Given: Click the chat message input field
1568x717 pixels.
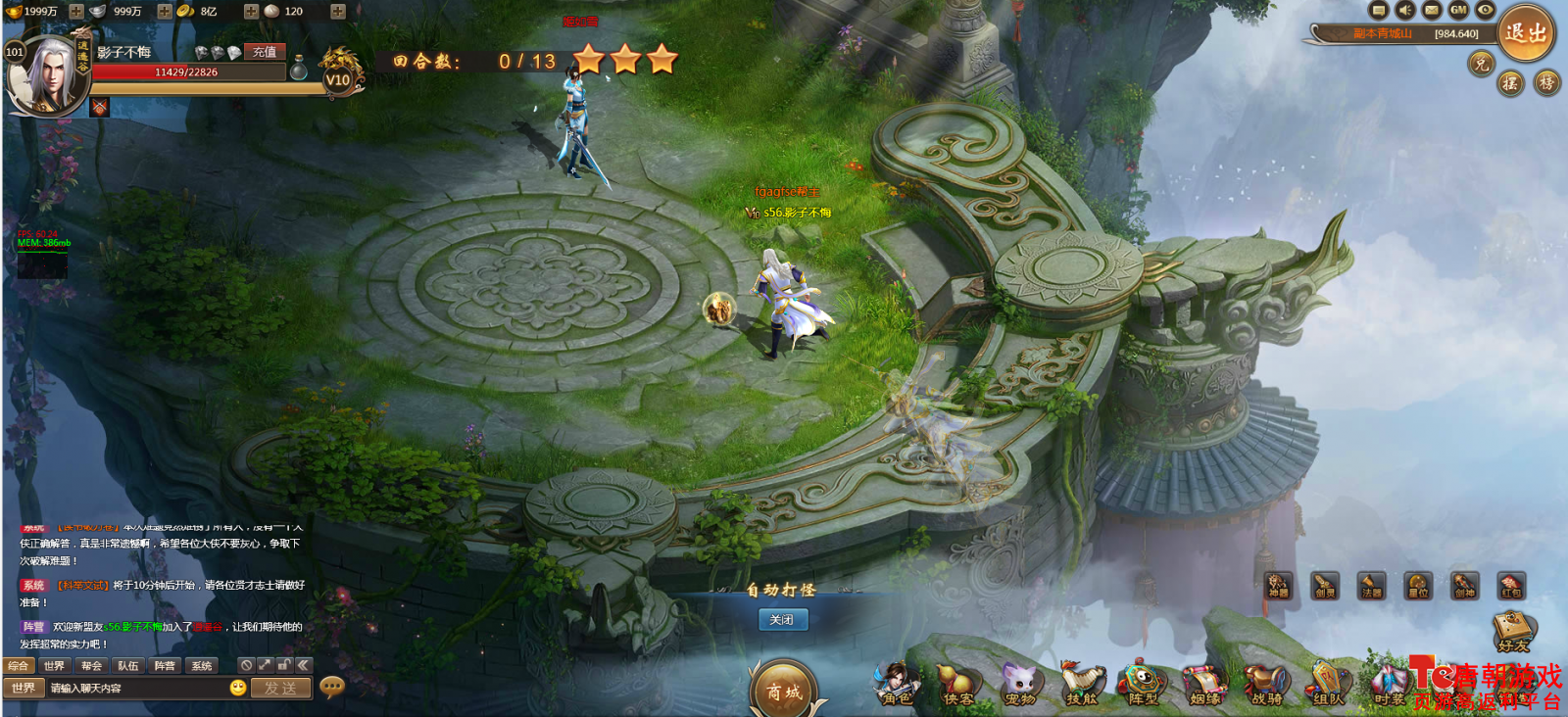Looking at the screenshot, I should click(x=135, y=689).
